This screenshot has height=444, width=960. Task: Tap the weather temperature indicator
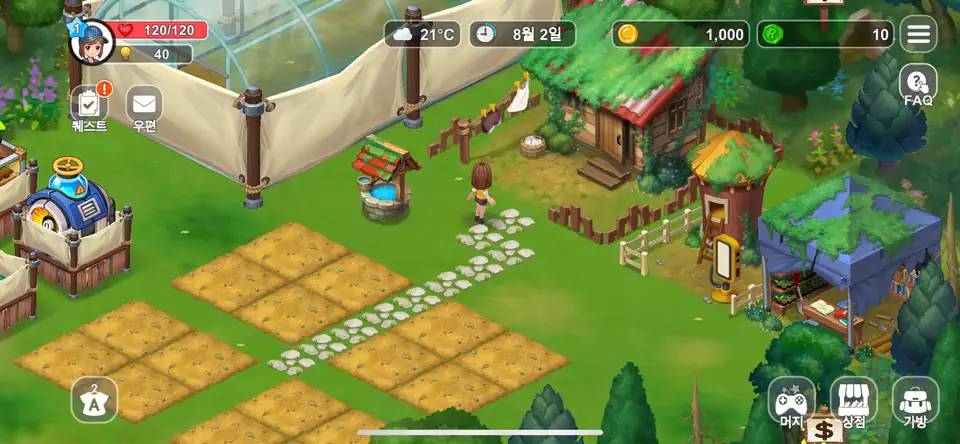pos(424,34)
